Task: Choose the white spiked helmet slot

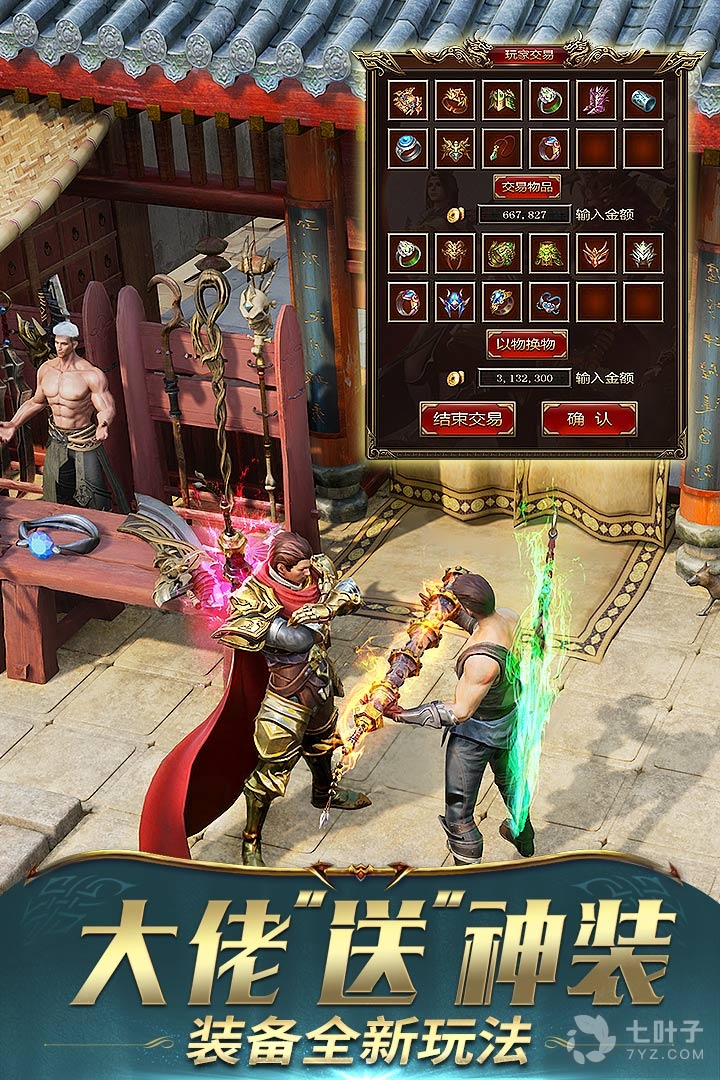Action: click(644, 253)
